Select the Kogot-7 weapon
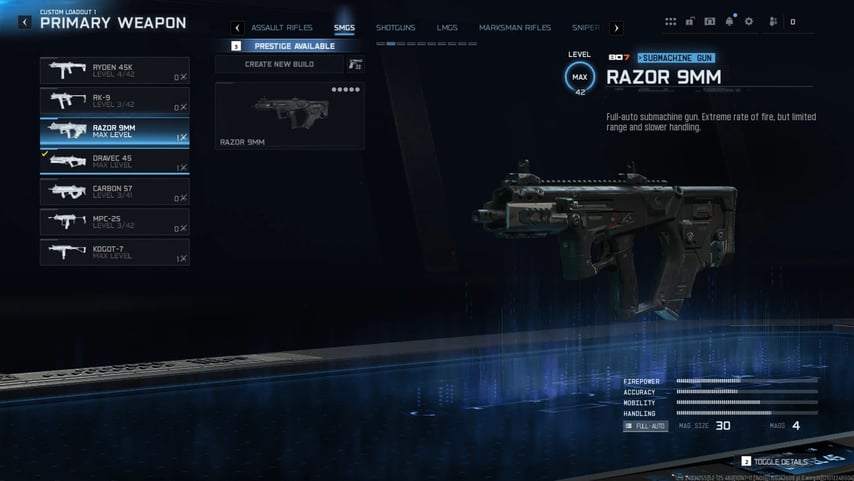 click(x=114, y=252)
